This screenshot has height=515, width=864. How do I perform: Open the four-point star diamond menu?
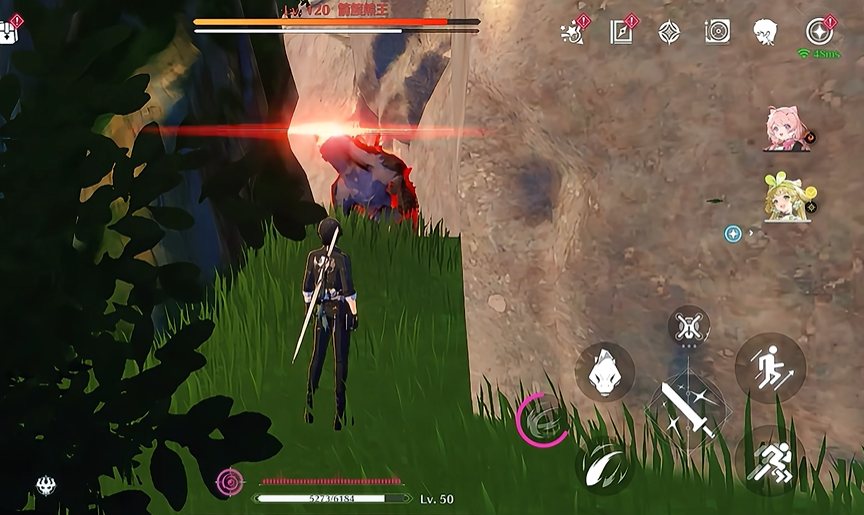click(669, 32)
